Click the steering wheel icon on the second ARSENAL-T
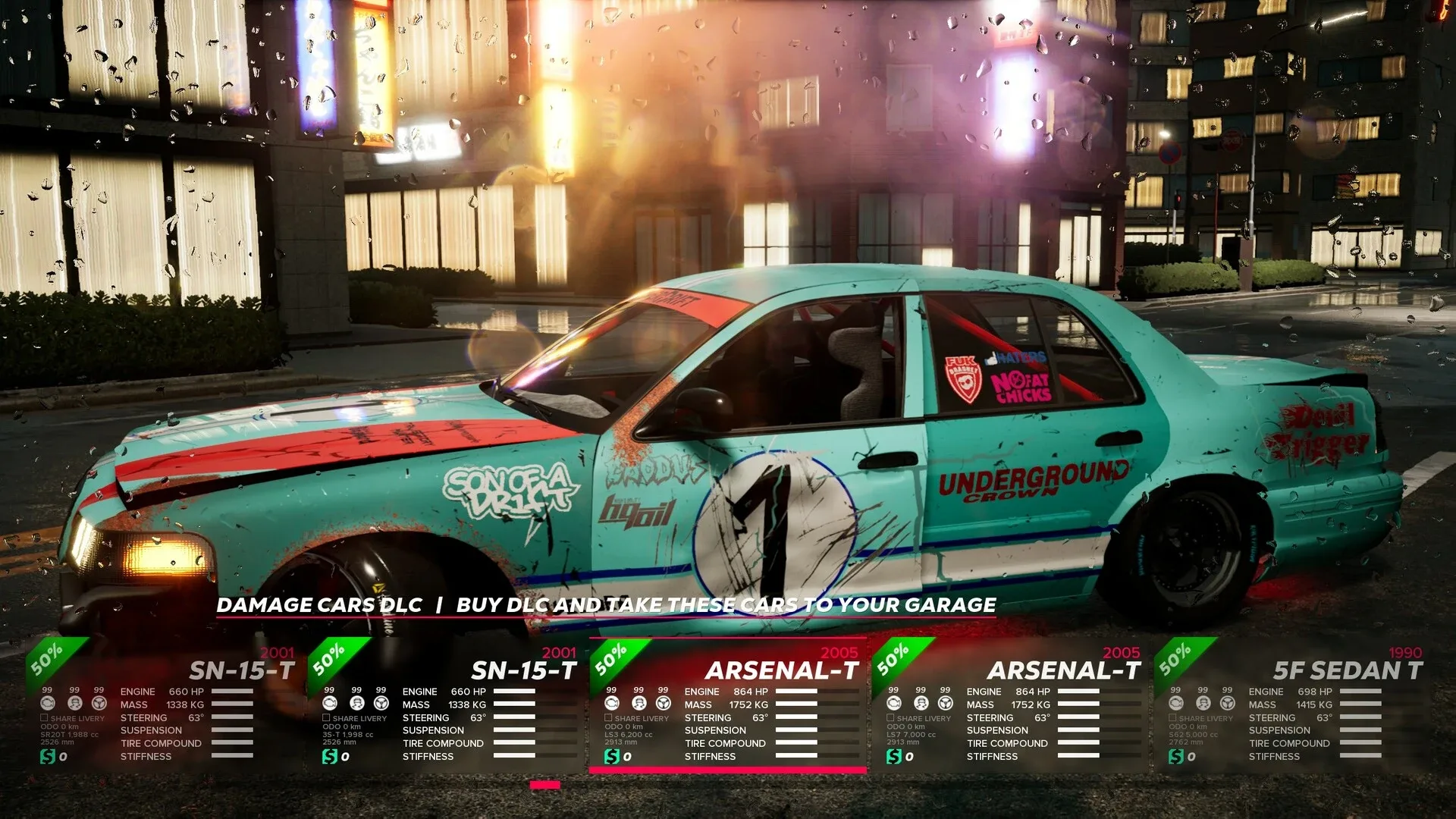 point(945,704)
